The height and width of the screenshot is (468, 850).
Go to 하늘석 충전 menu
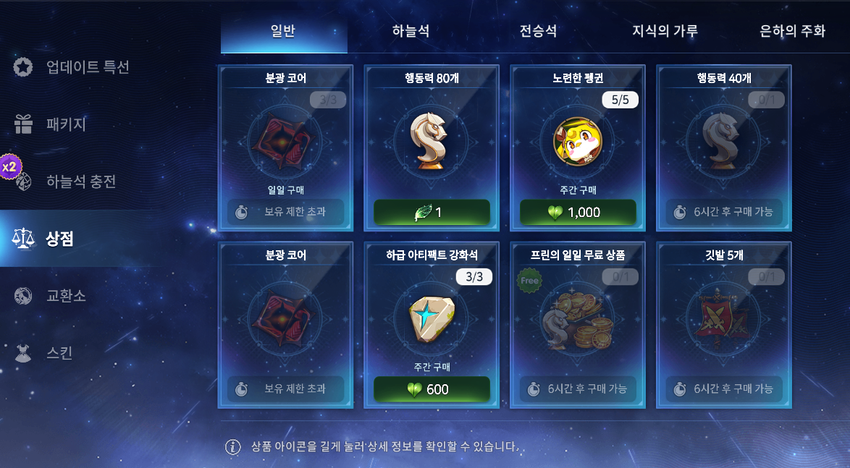coord(81,181)
